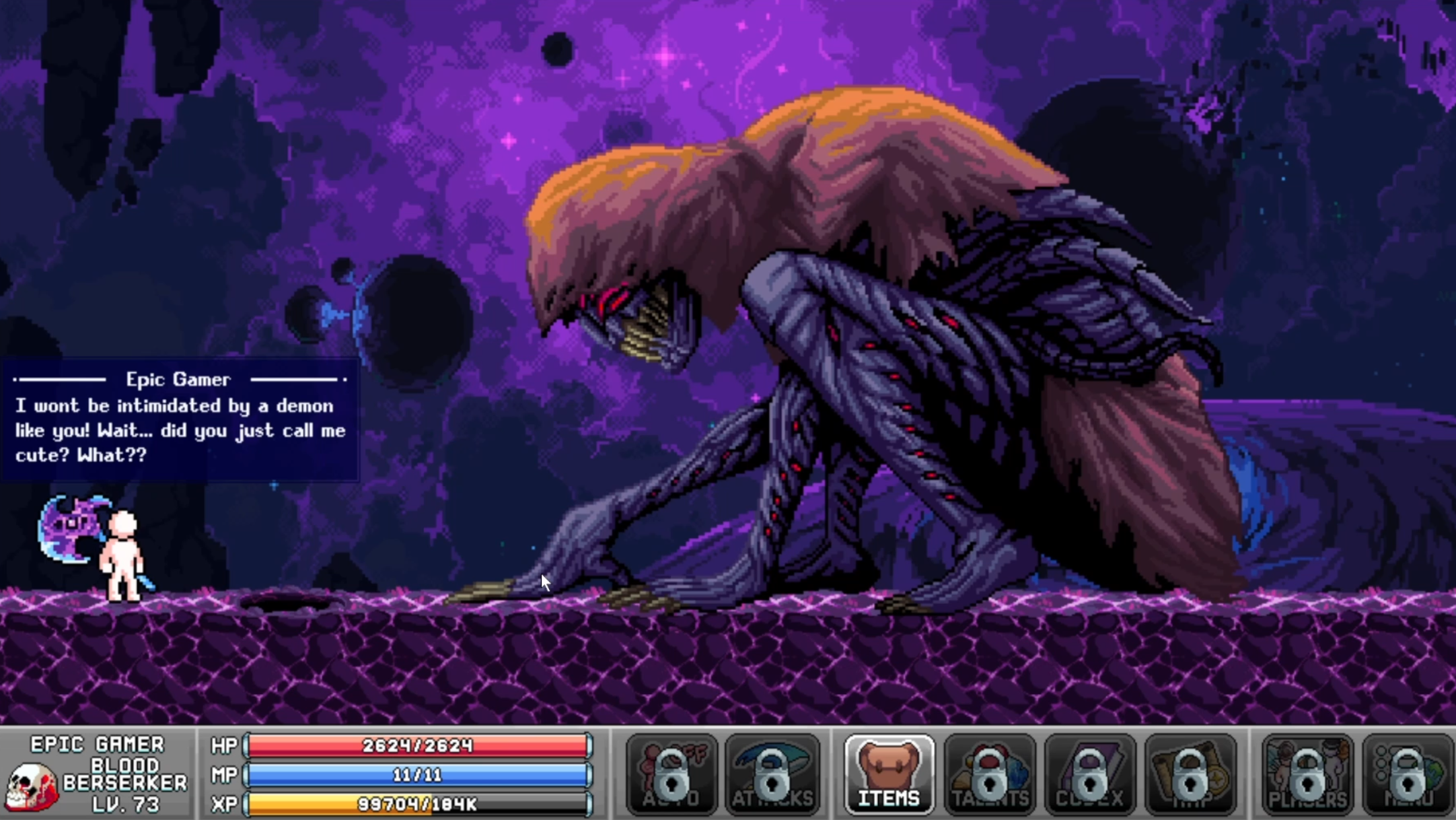1456x820 pixels.
Task: Advance the Epic Gamer dialogue box
Action: (x=180, y=419)
